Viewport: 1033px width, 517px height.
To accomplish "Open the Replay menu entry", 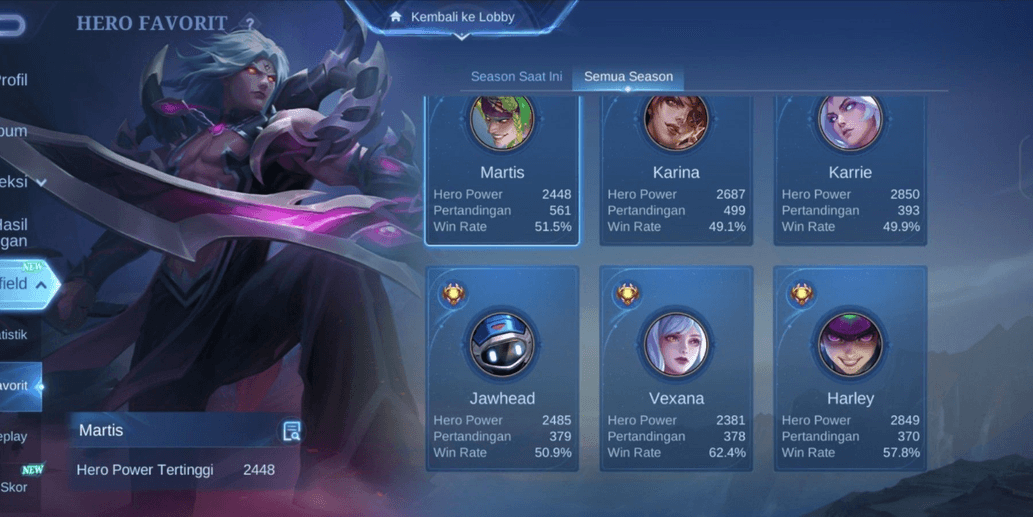I will coord(14,437).
